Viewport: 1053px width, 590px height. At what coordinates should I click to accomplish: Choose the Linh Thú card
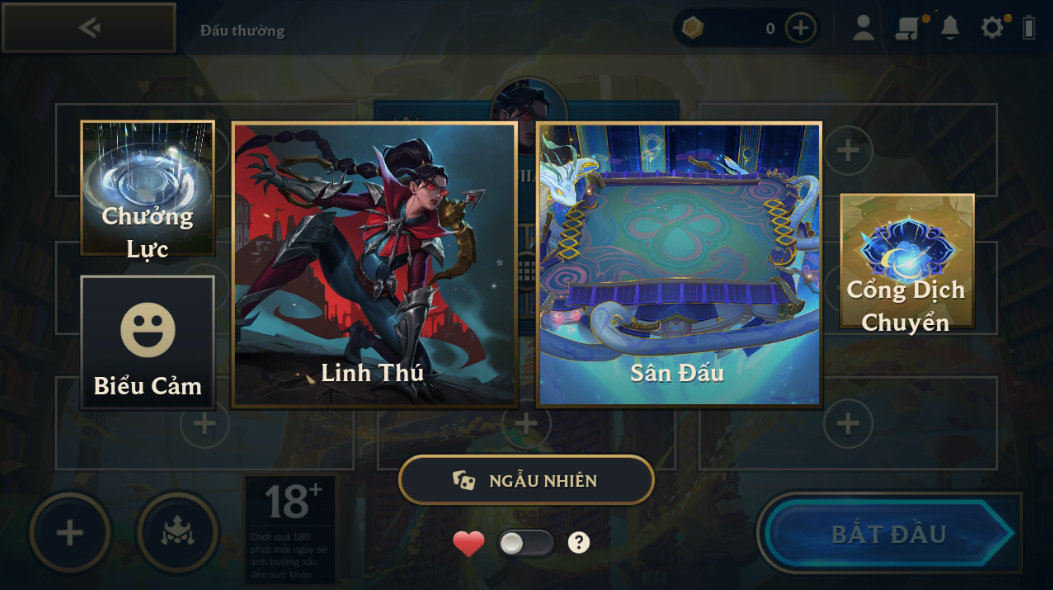point(374,265)
